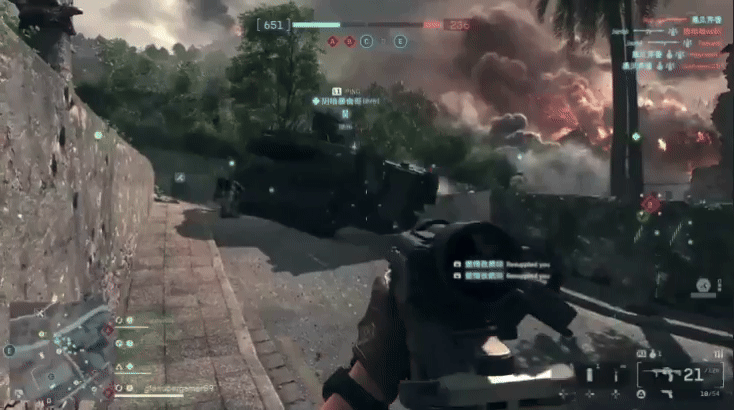The image size is (734, 410).
Task: Select objective flag E in the capture bar
Action: pos(400,41)
